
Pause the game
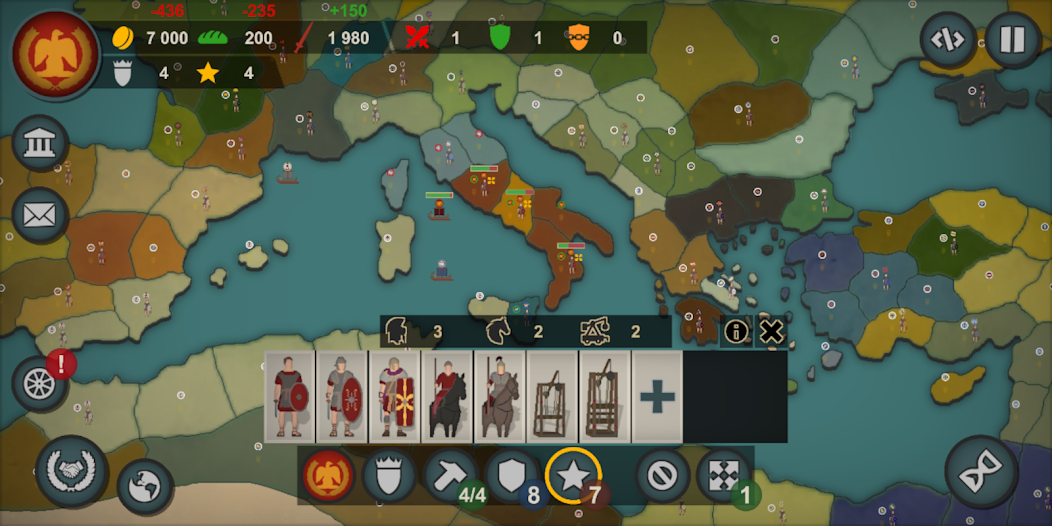click(1012, 40)
